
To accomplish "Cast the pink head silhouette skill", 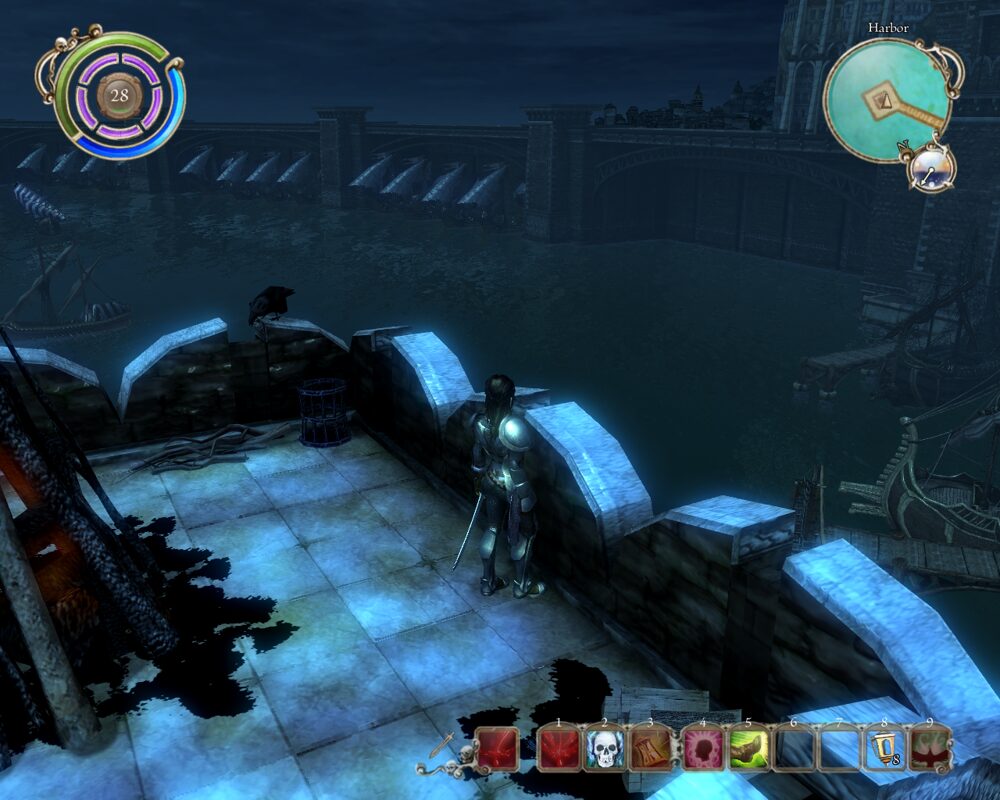I will [703, 748].
